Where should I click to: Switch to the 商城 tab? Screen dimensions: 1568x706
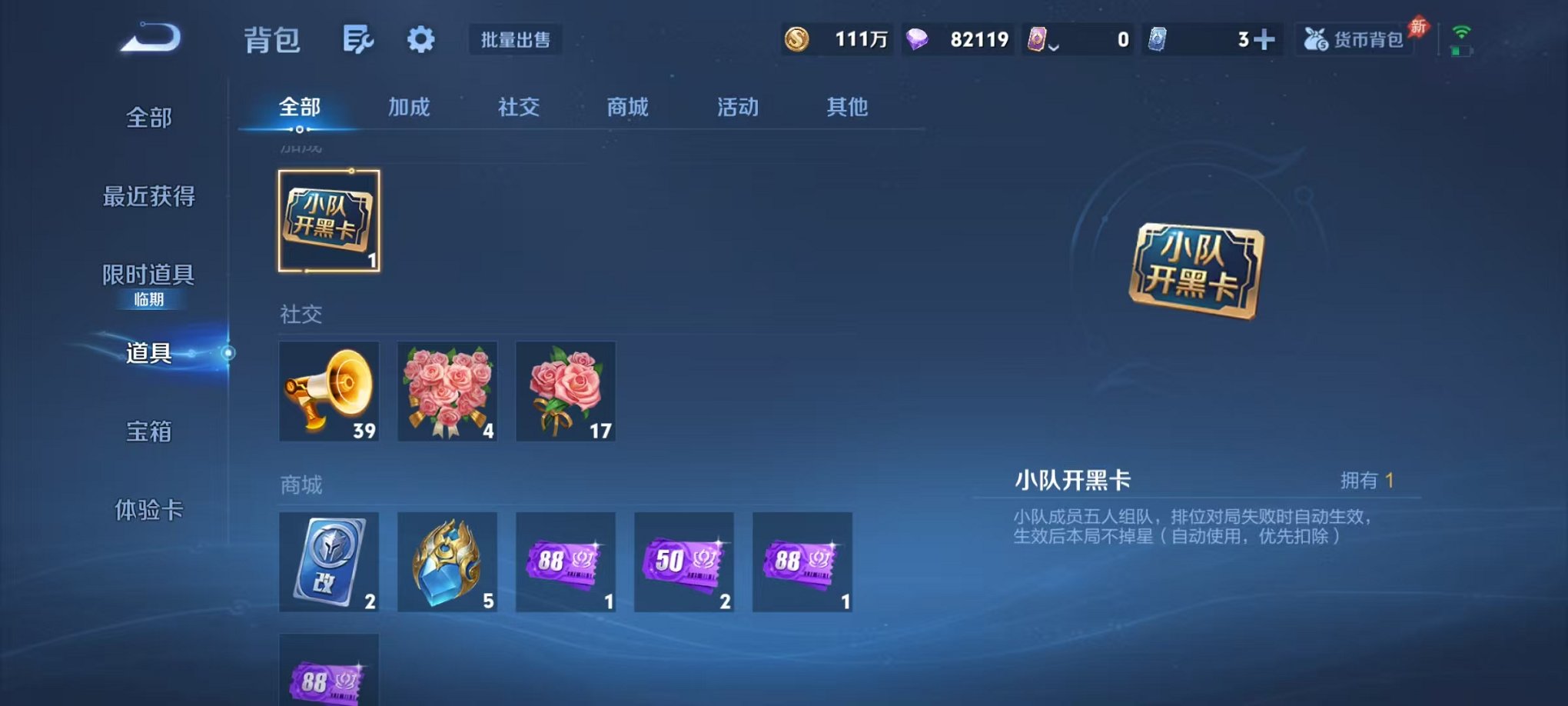[x=627, y=108]
